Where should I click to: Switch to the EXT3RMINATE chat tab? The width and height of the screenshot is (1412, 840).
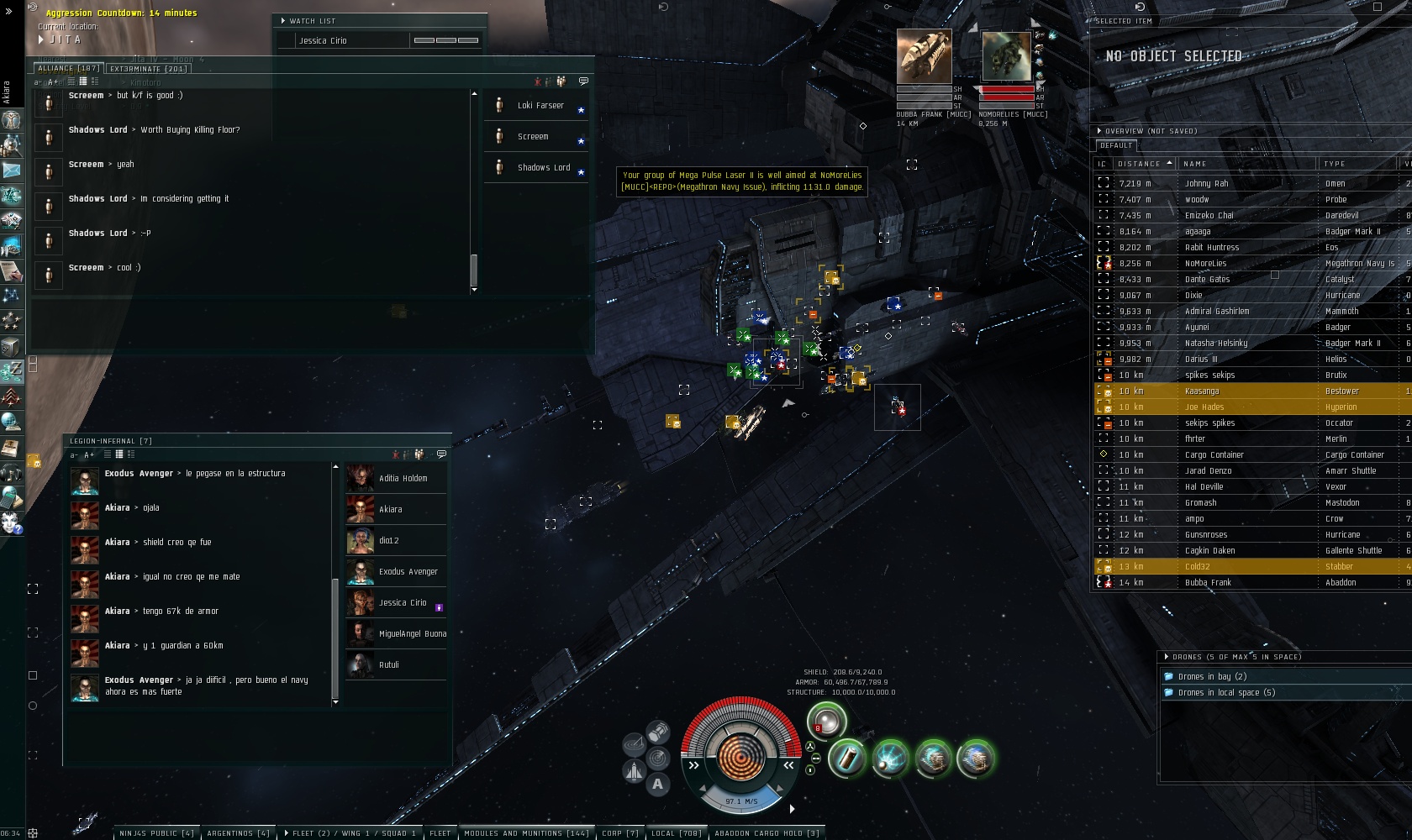point(148,69)
